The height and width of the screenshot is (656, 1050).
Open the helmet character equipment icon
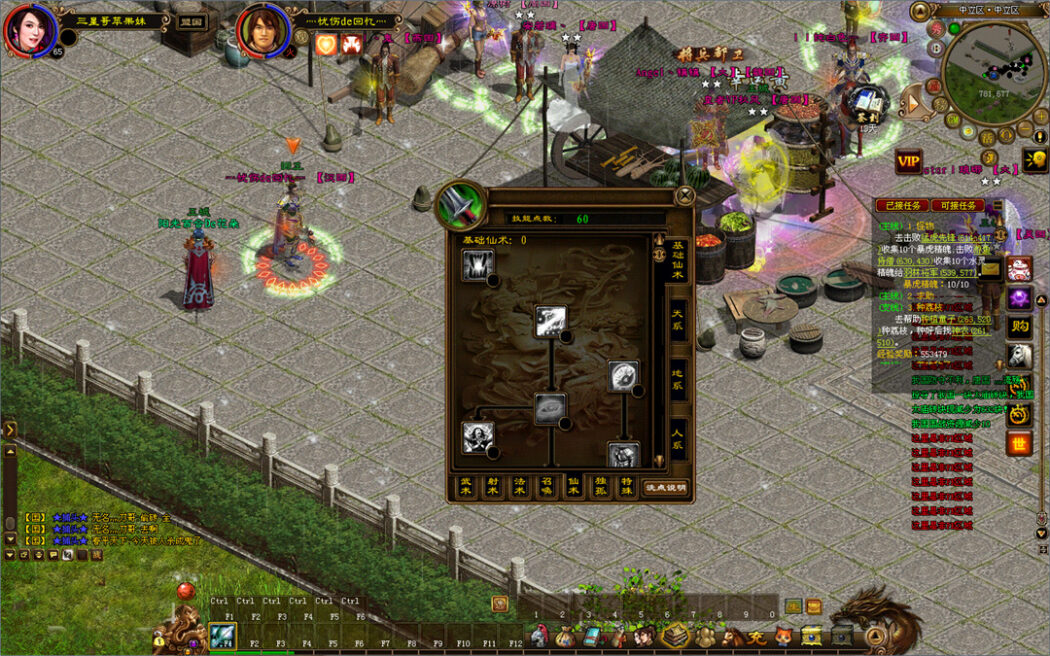(539, 636)
